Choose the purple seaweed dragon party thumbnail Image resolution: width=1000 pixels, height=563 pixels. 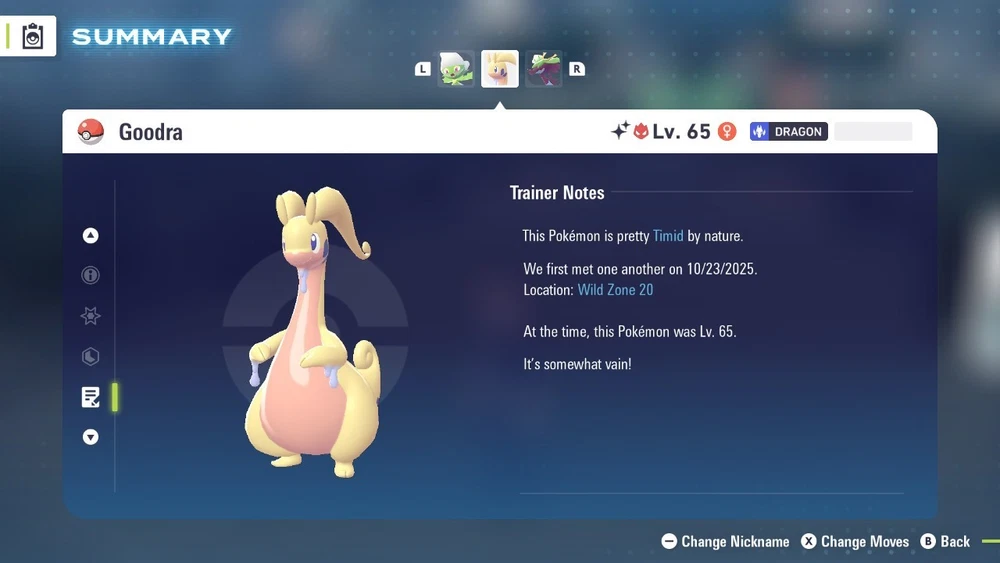544,69
